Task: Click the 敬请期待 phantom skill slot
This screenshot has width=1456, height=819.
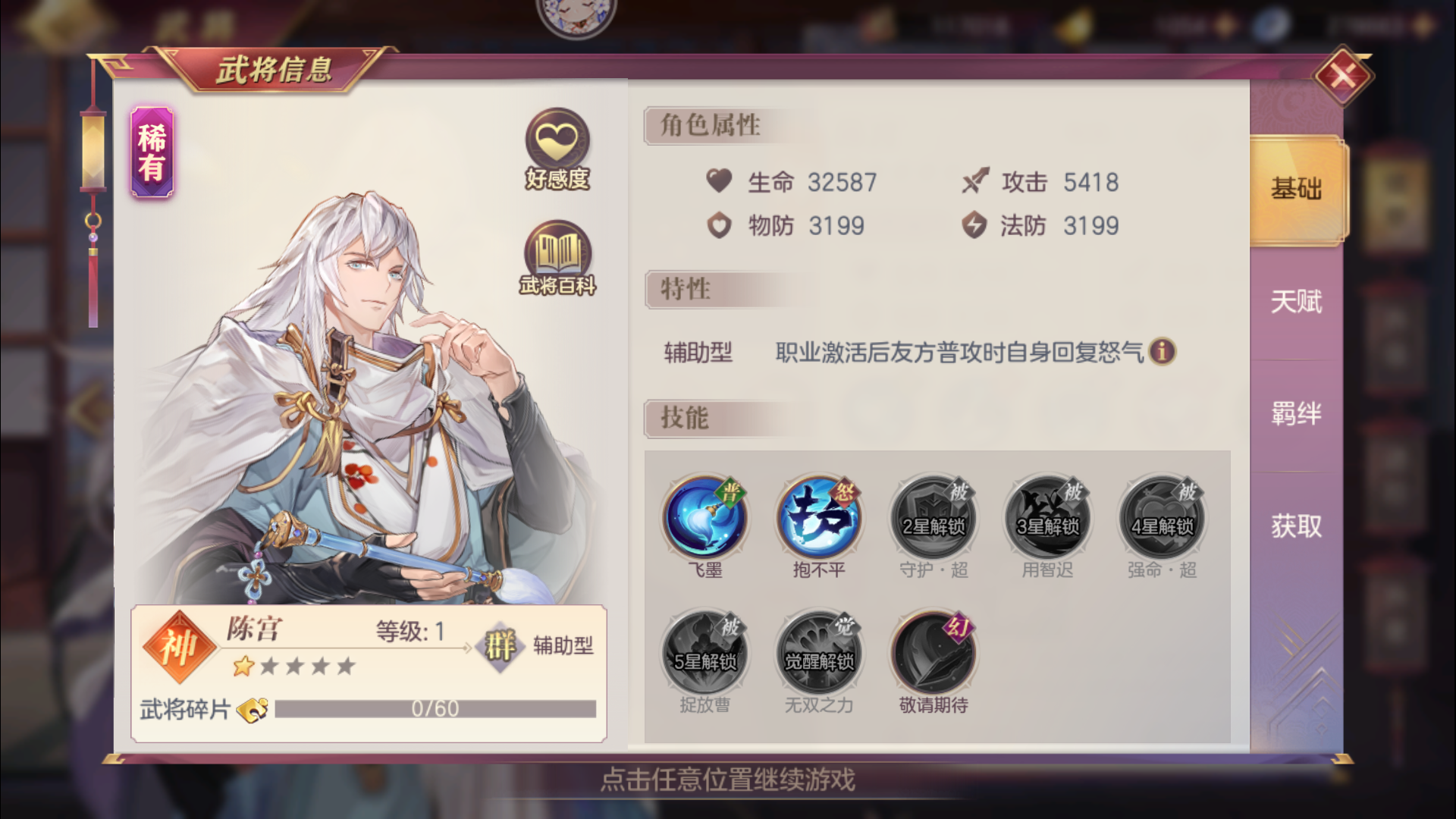Action: (x=932, y=651)
